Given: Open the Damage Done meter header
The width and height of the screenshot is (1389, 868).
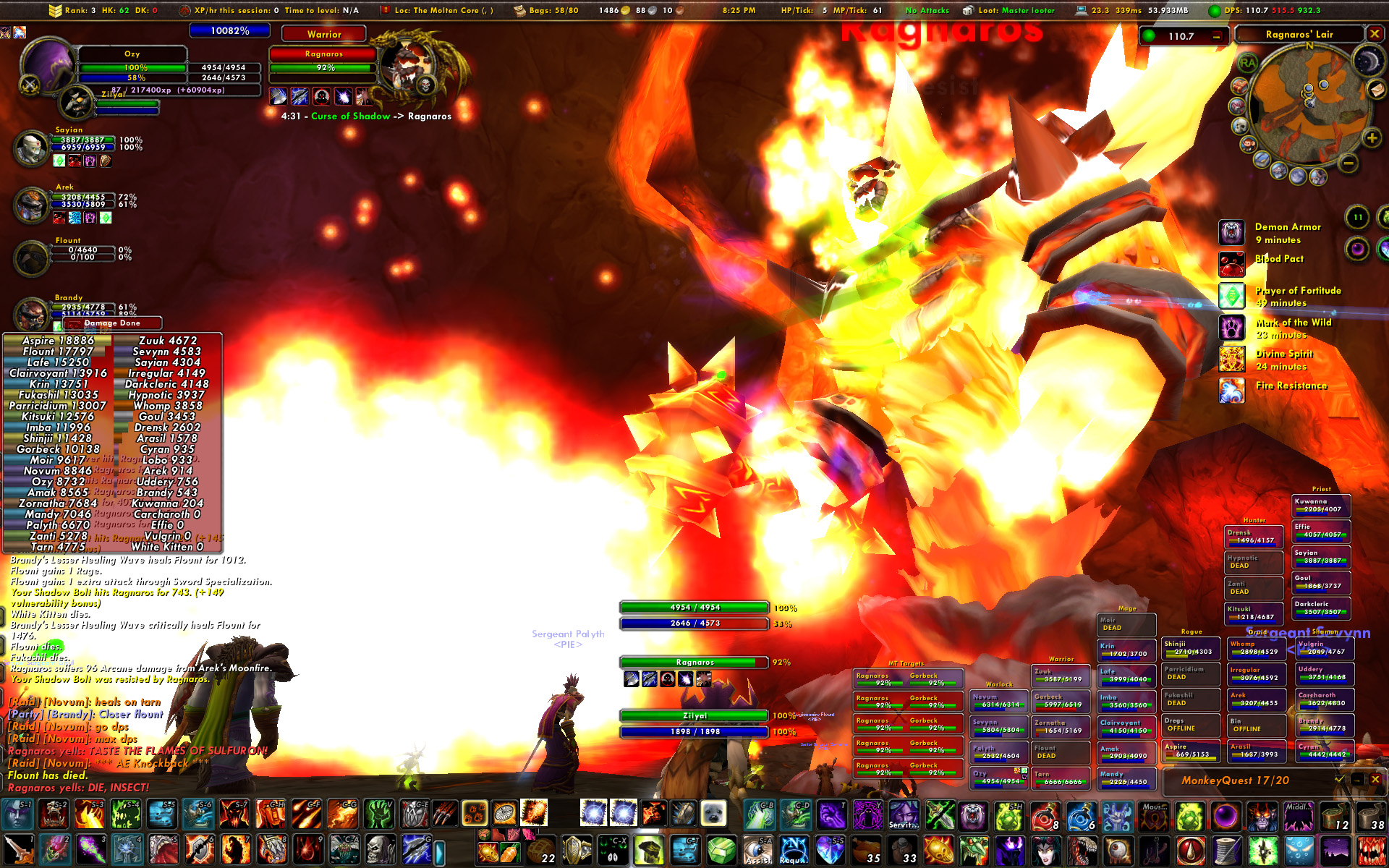Looking at the screenshot, I should 112,323.
